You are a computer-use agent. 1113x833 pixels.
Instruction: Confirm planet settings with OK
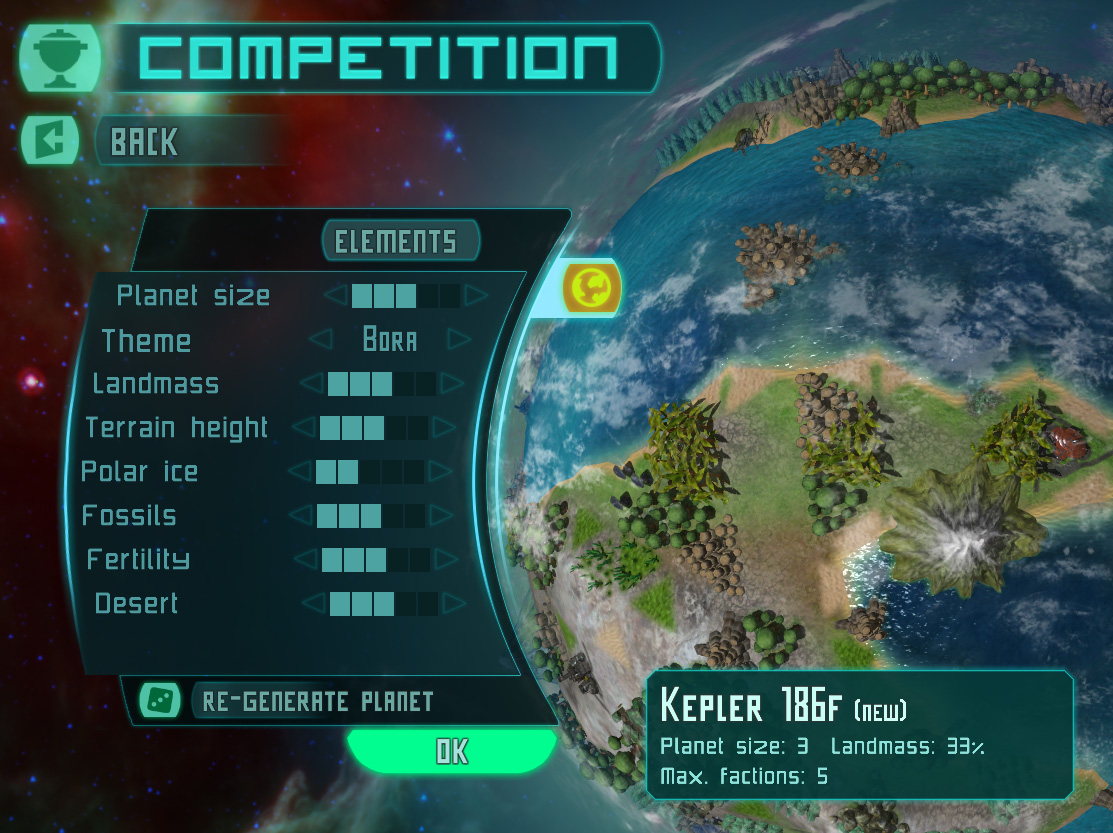(451, 752)
